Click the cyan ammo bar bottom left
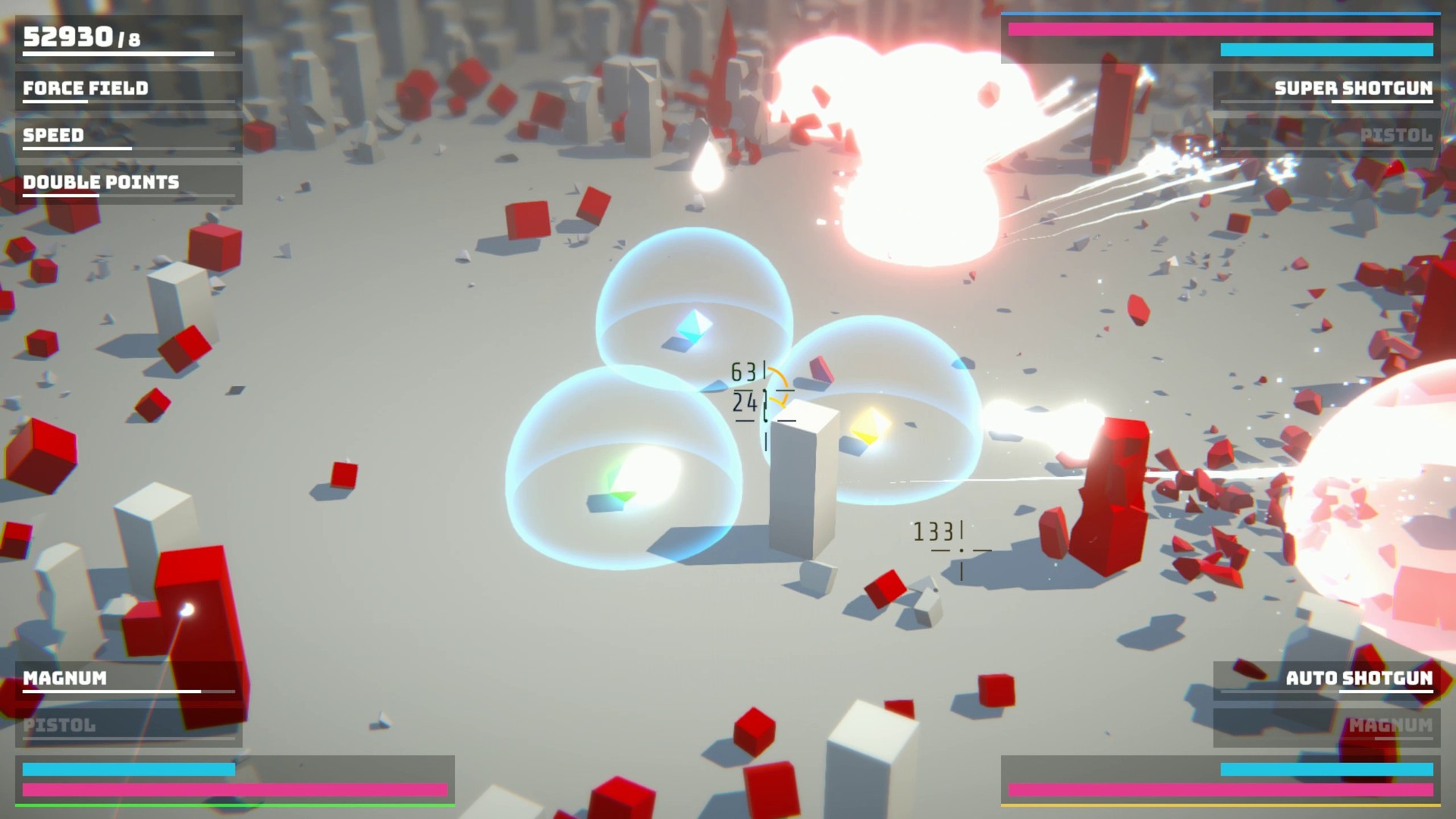The height and width of the screenshot is (819, 1456). click(x=129, y=770)
